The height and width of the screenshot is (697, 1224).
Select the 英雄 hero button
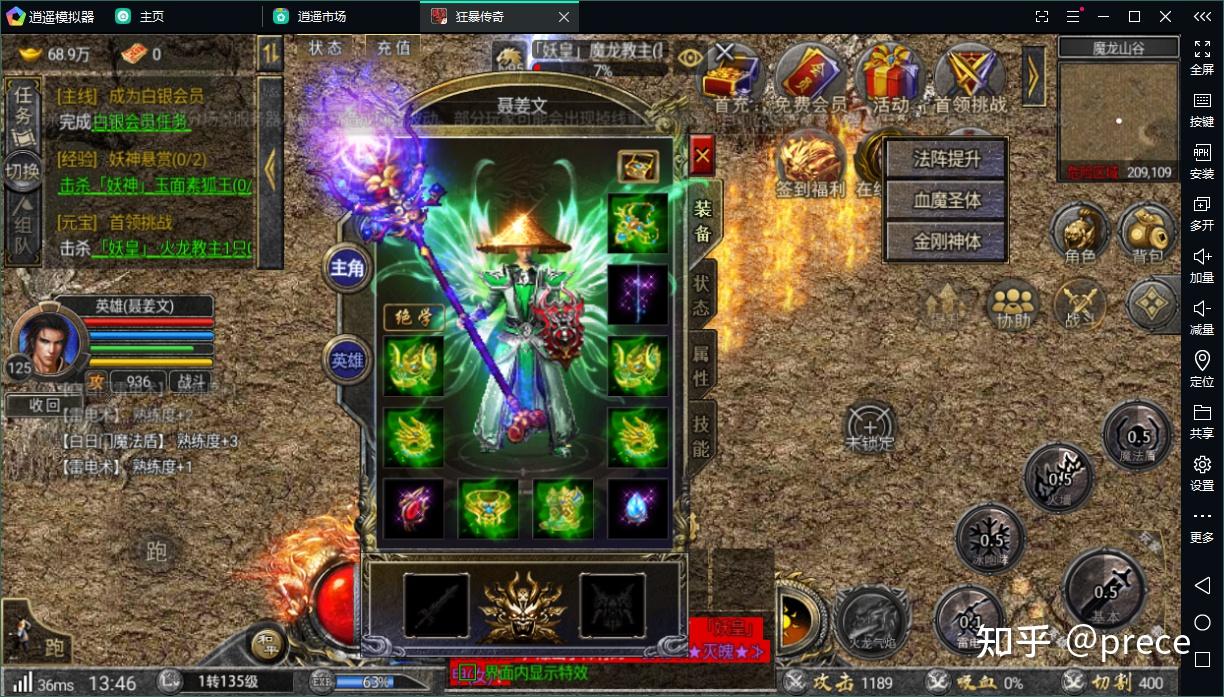tap(347, 360)
